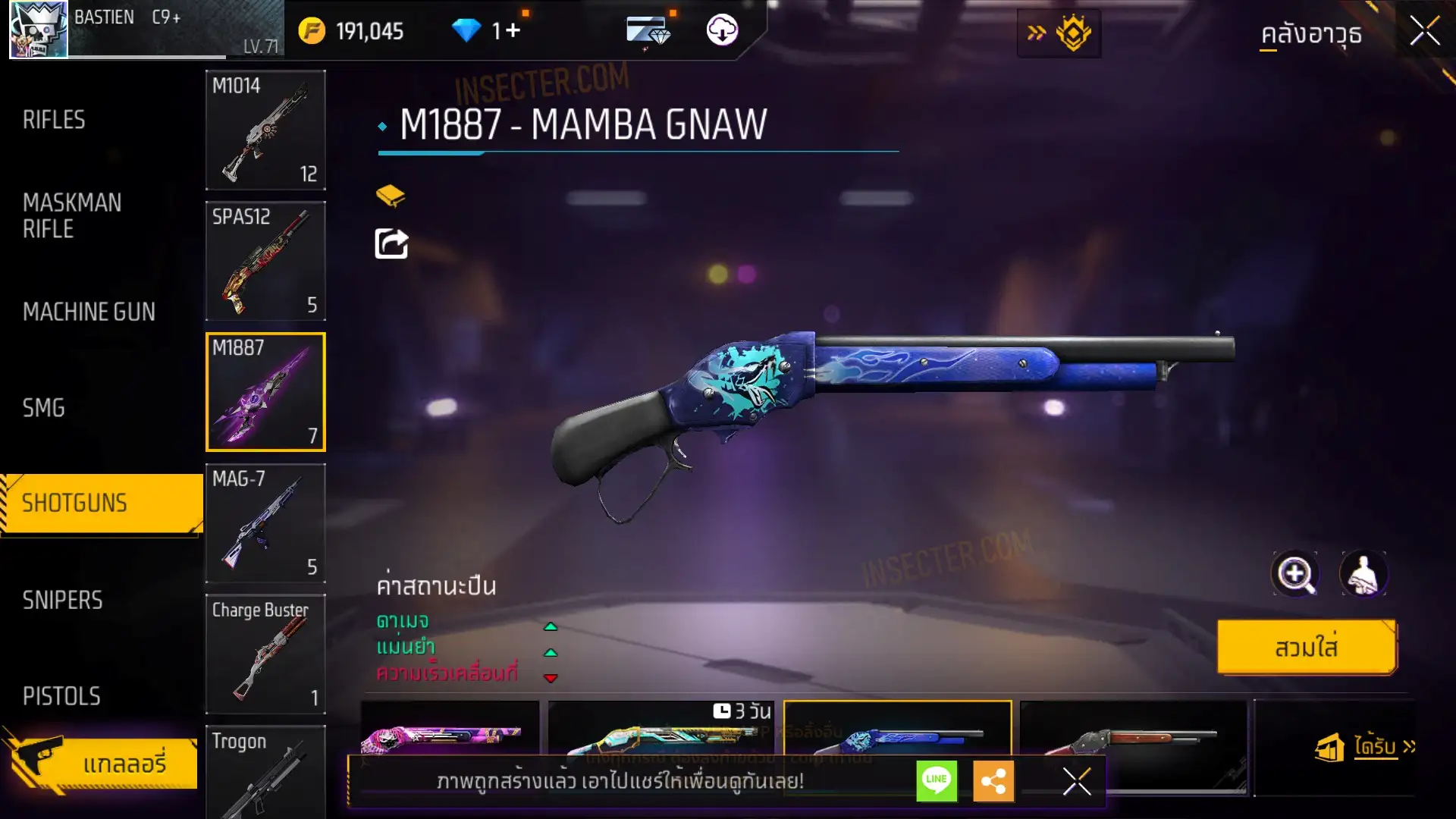This screenshot has width=1456, height=819.
Task: Select the SPAS12 weapon tile
Action: point(265,261)
